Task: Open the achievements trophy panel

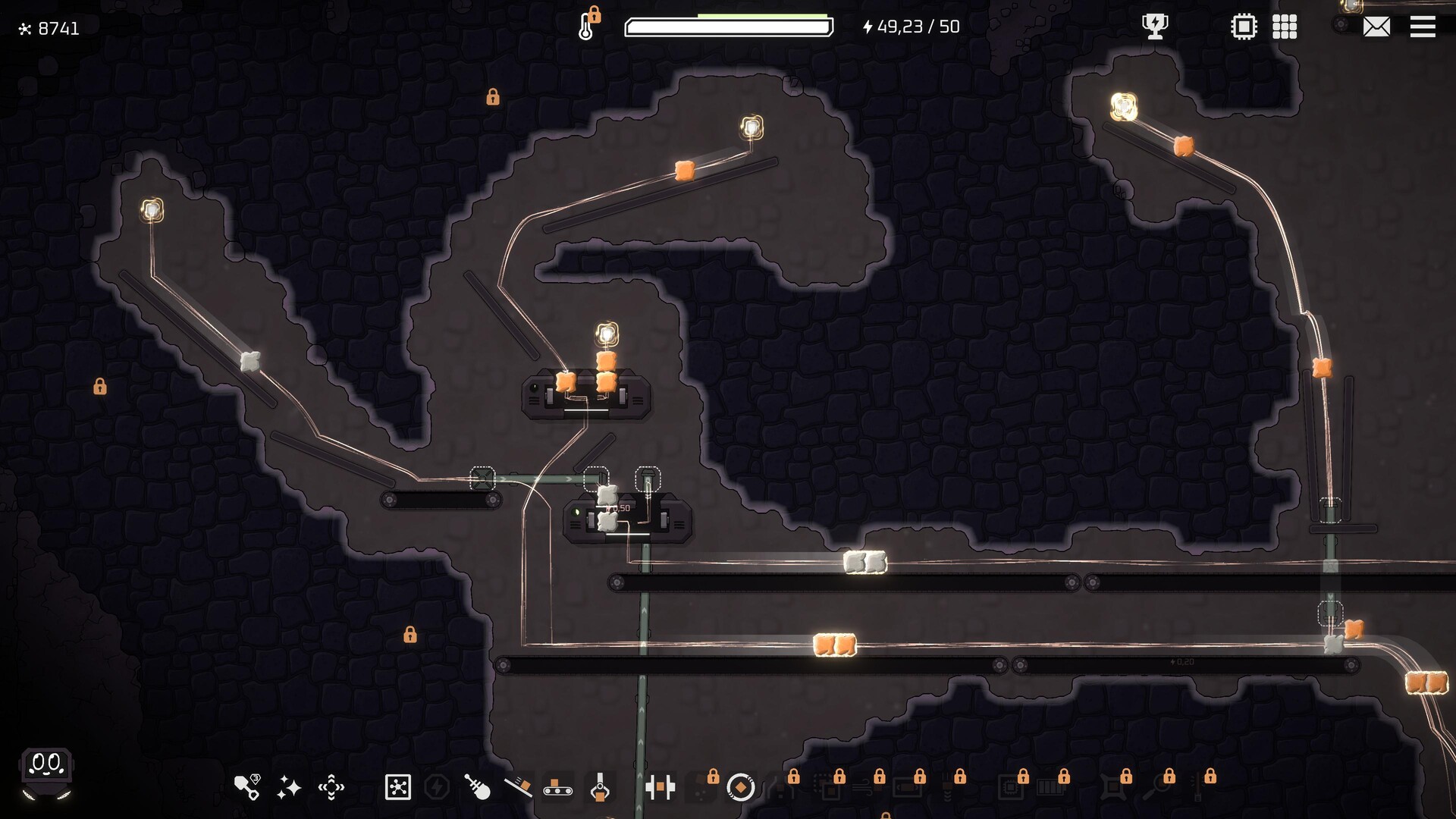Action: [x=1153, y=27]
